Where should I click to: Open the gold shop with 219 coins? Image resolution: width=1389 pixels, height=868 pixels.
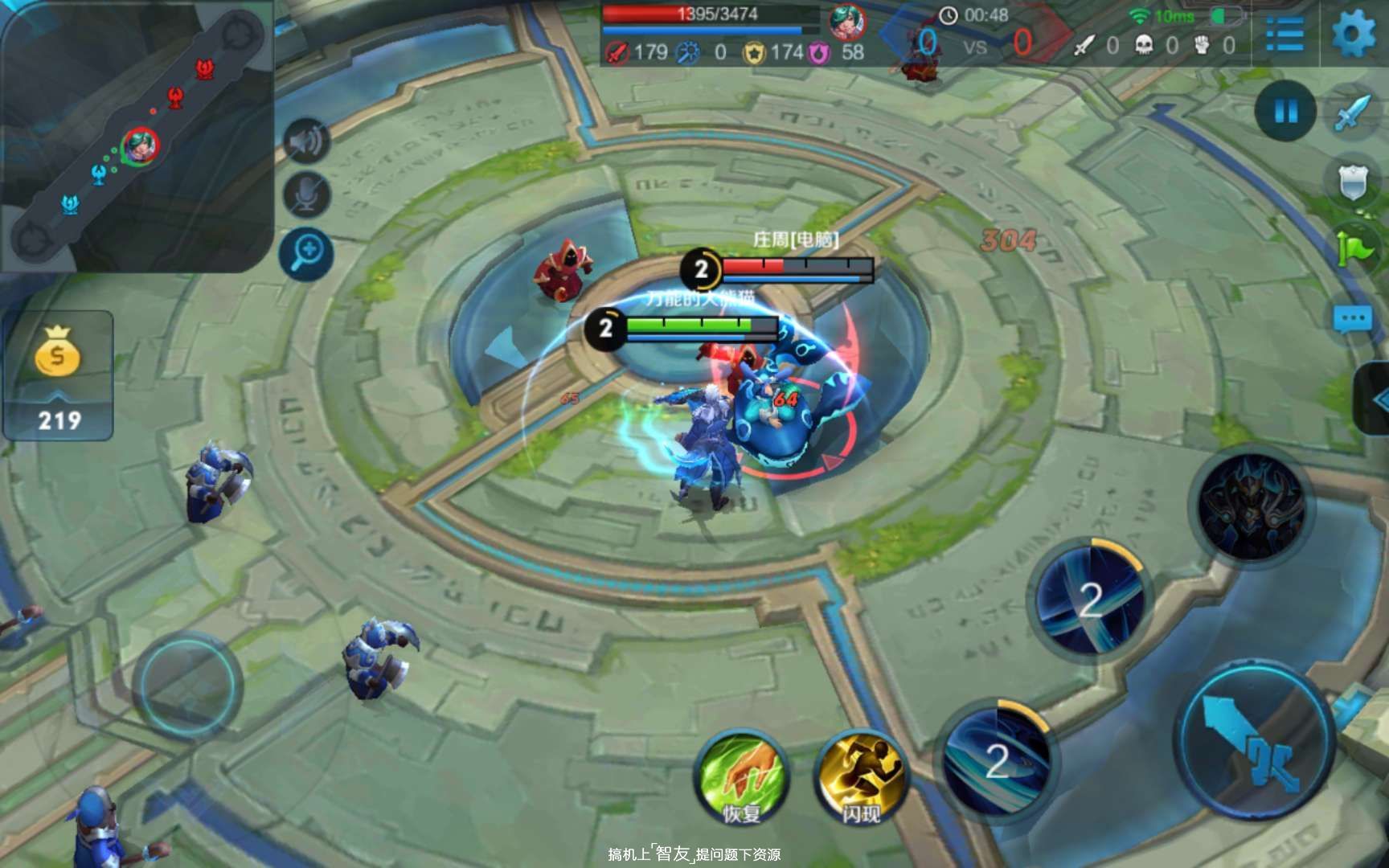pyautogui.click(x=58, y=375)
